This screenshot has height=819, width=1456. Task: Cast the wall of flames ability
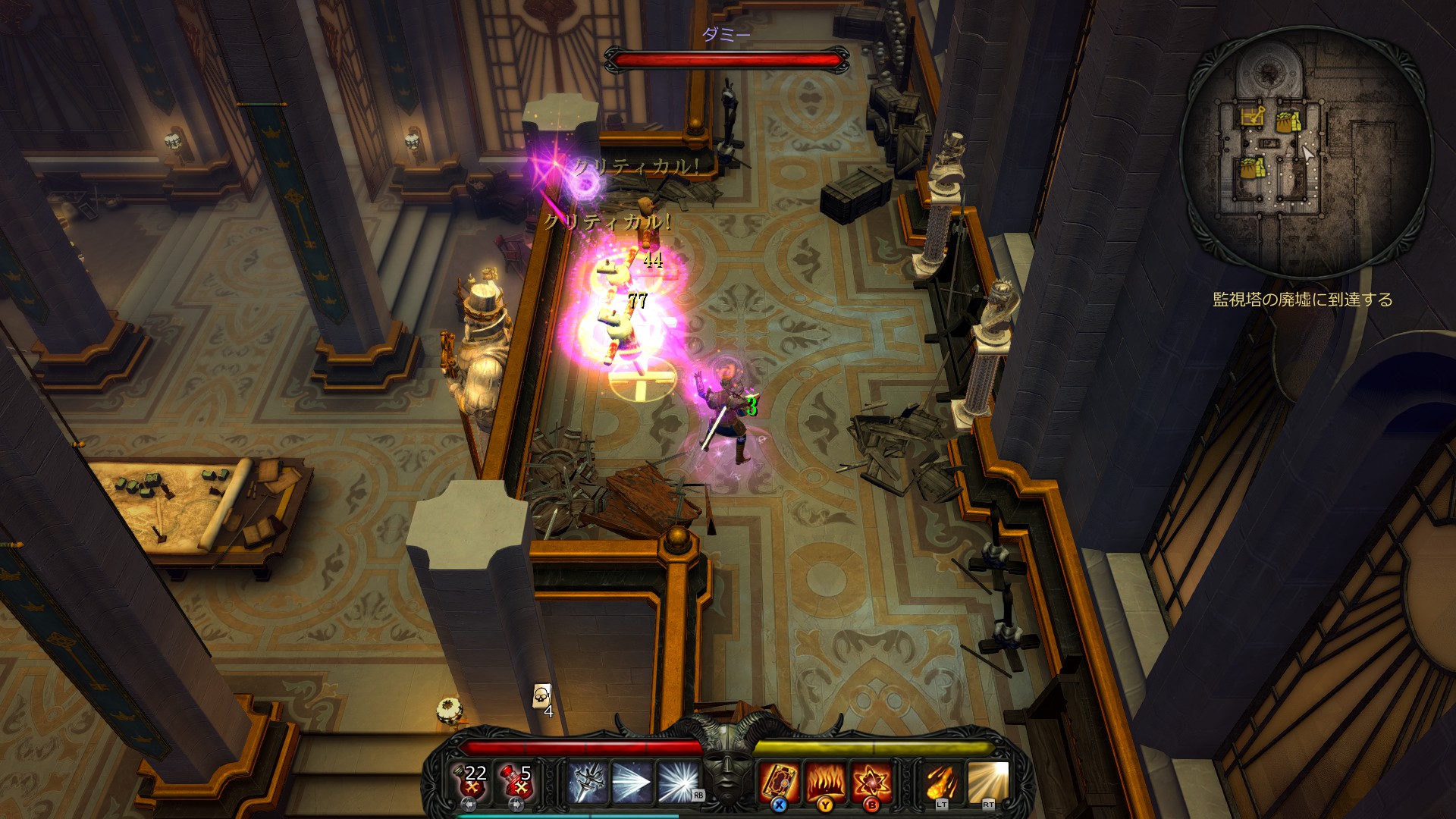pos(824,782)
